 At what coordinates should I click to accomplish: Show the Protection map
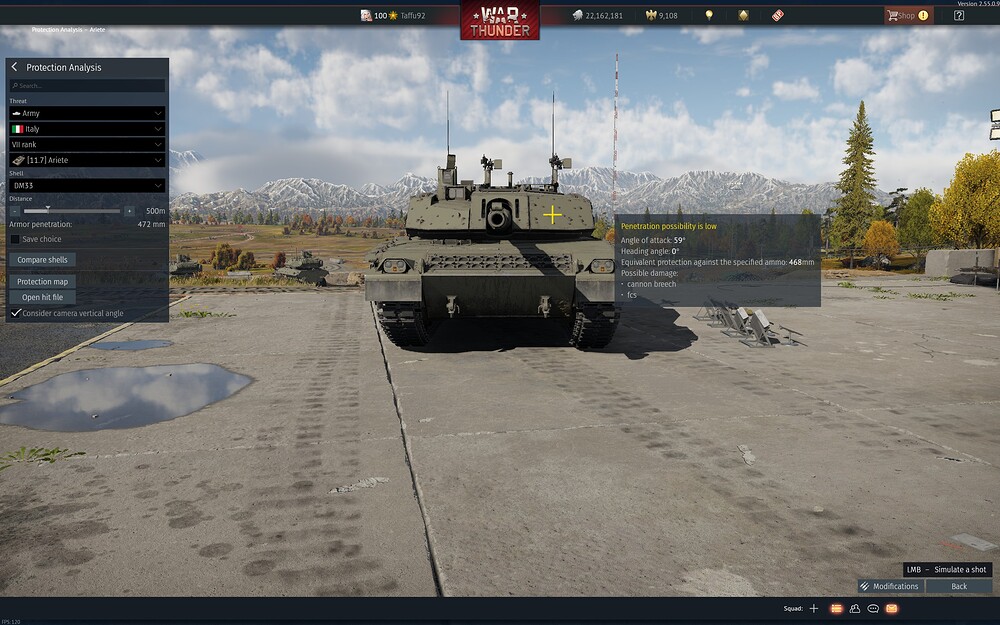pos(42,282)
